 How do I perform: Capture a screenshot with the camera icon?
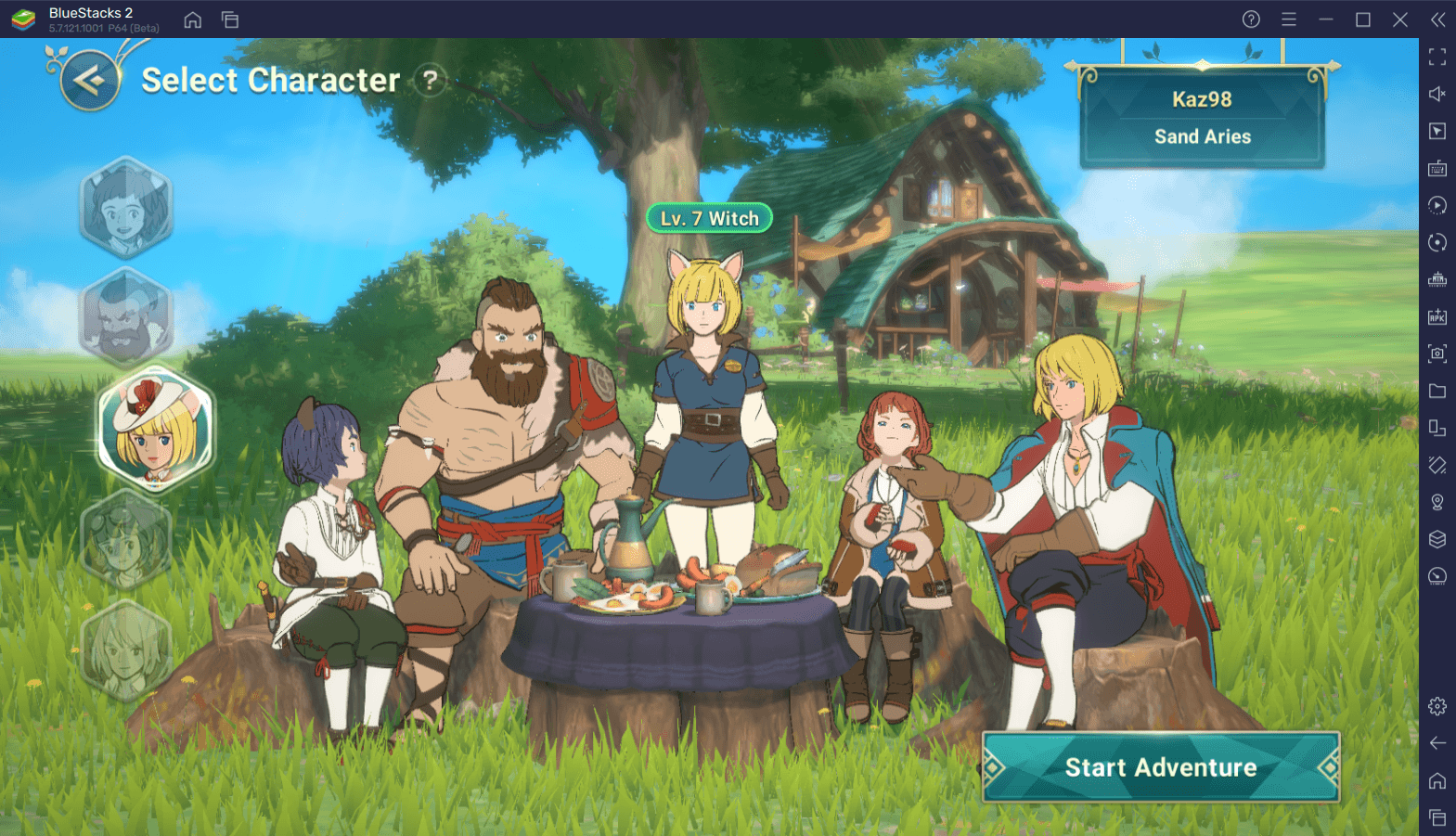point(1437,354)
